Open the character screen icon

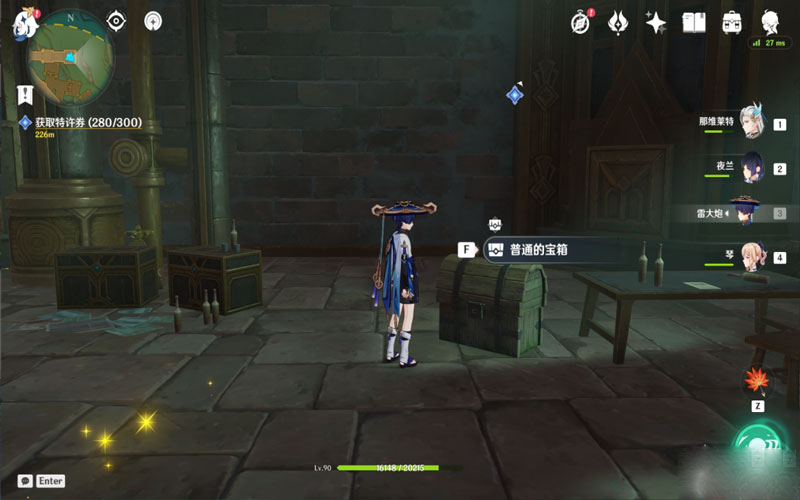click(770, 22)
